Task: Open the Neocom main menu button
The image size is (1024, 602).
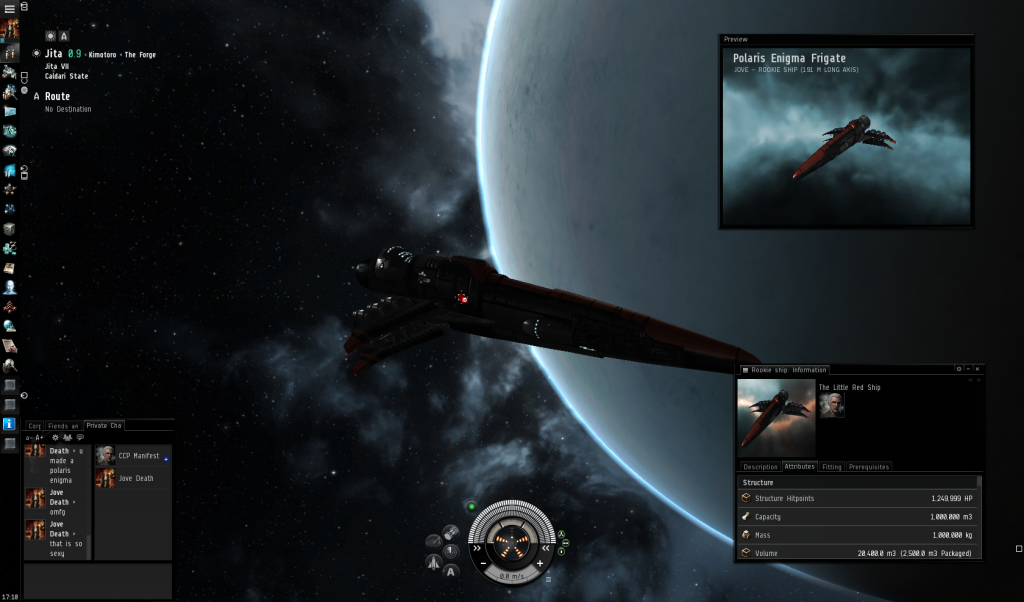Action: click(x=10, y=8)
